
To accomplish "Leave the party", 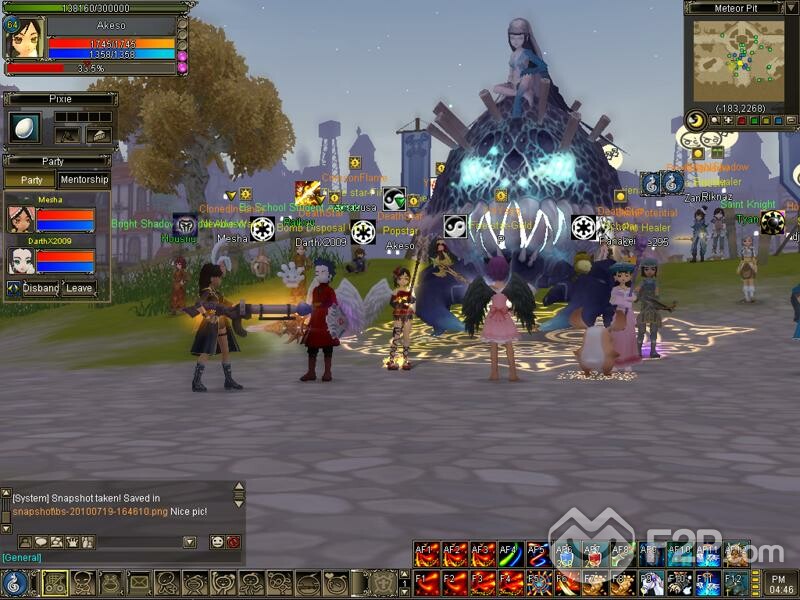I will [79, 288].
